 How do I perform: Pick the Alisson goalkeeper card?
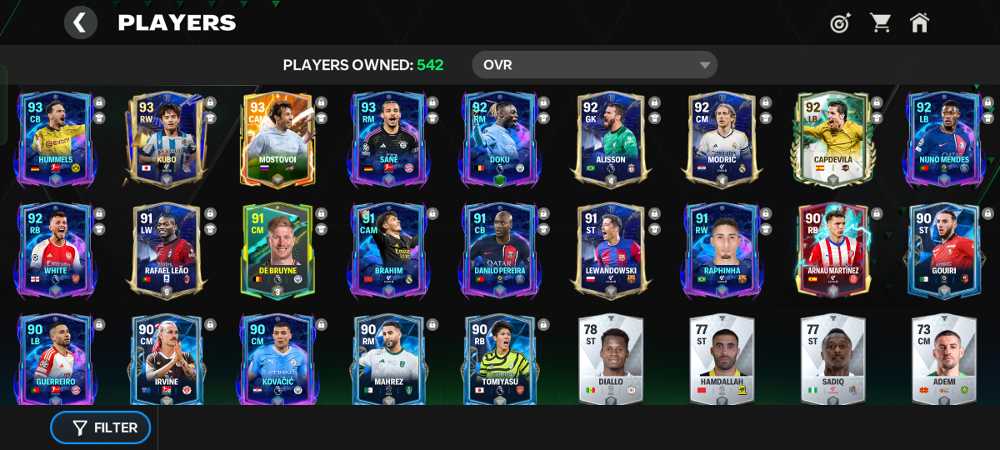610,138
